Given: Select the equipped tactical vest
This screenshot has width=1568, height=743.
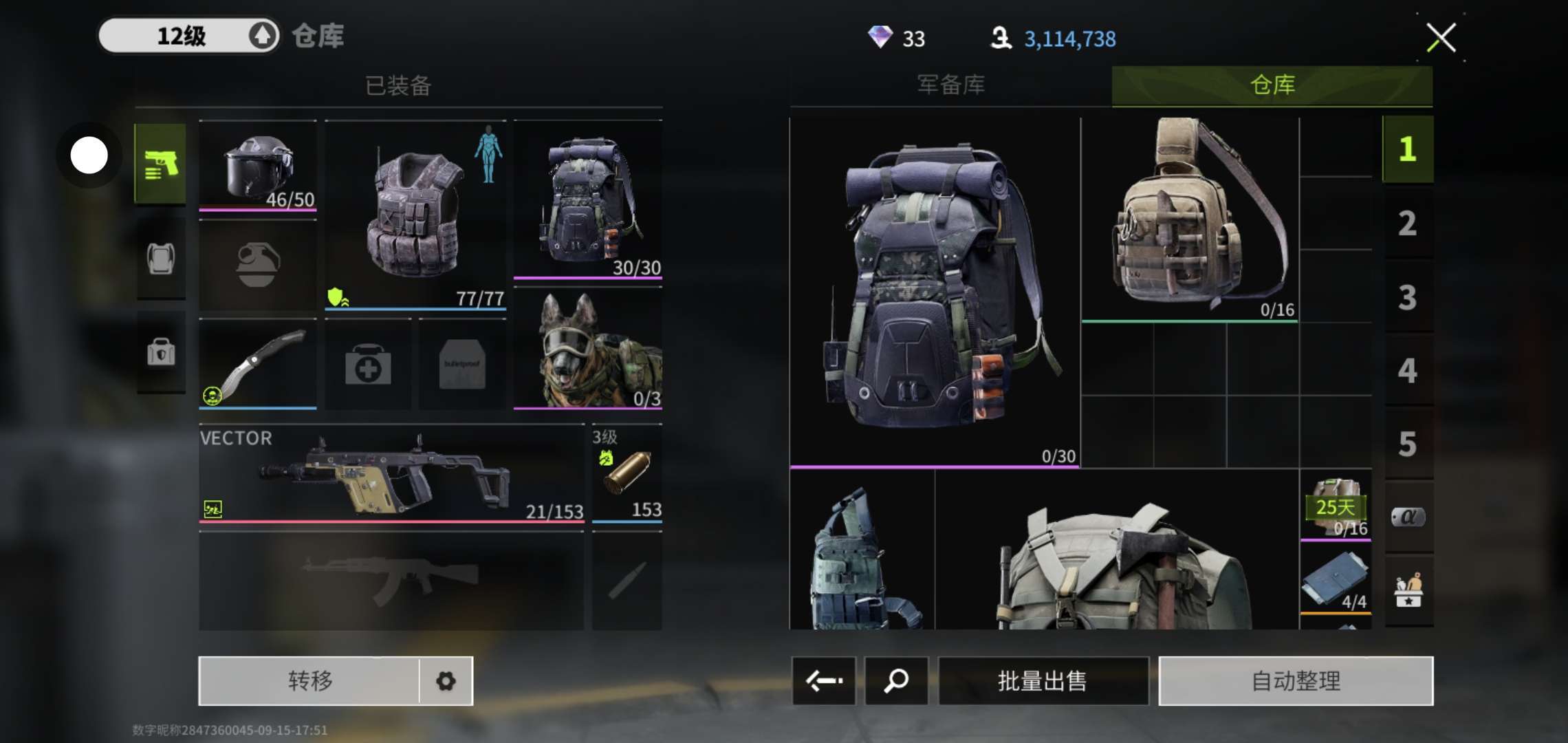Looking at the screenshot, I should click(x=415, y=215).
